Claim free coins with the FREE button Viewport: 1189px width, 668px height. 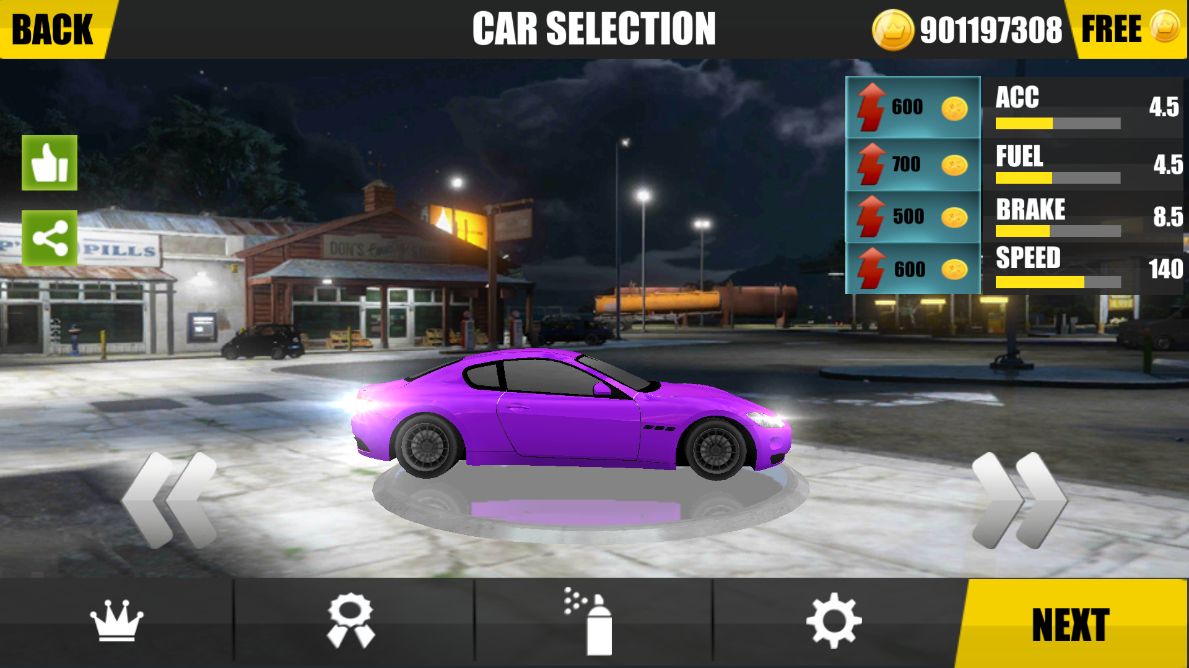(1126, 29)
